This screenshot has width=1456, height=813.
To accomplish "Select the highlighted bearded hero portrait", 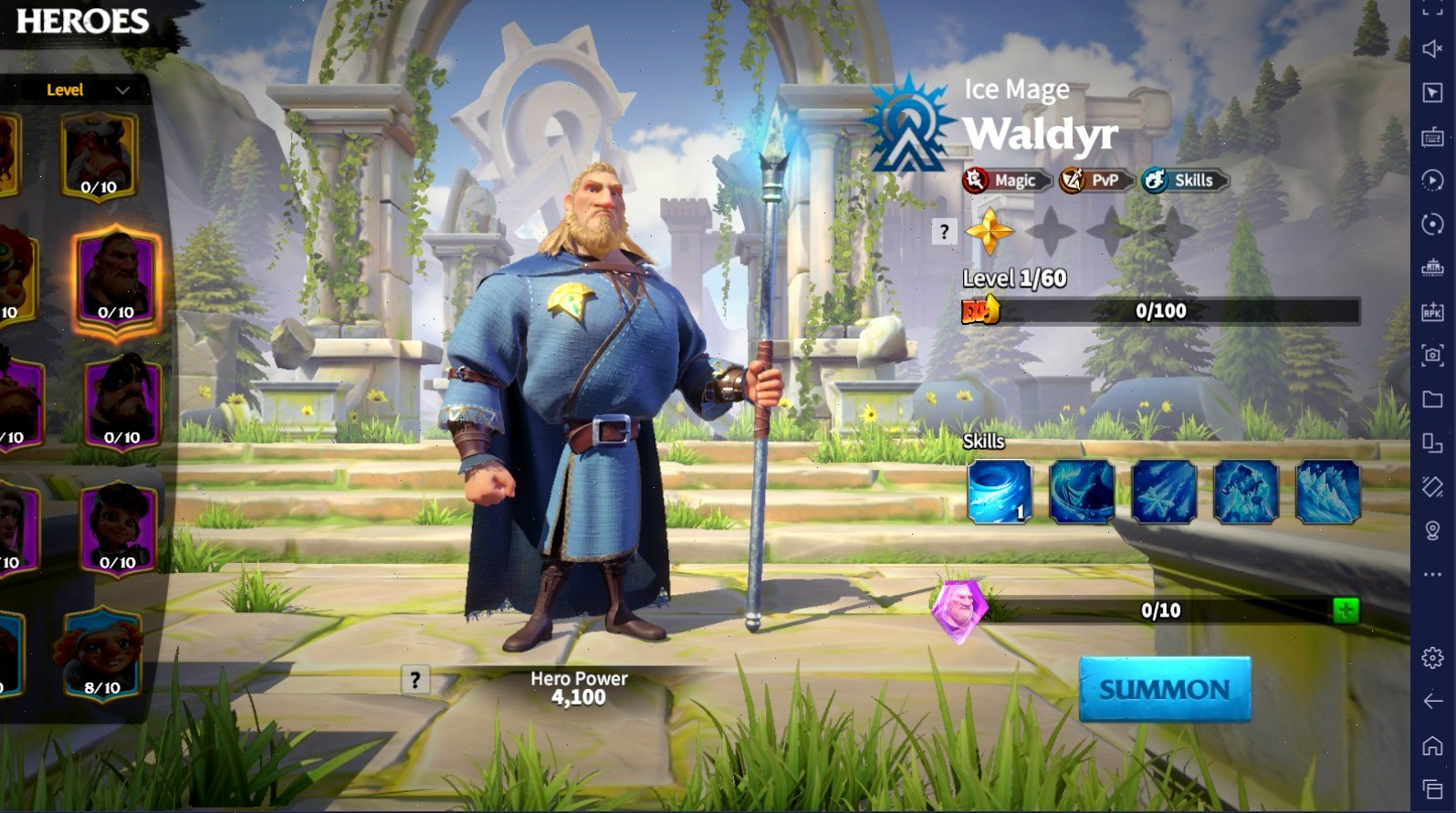I will 117,280.
